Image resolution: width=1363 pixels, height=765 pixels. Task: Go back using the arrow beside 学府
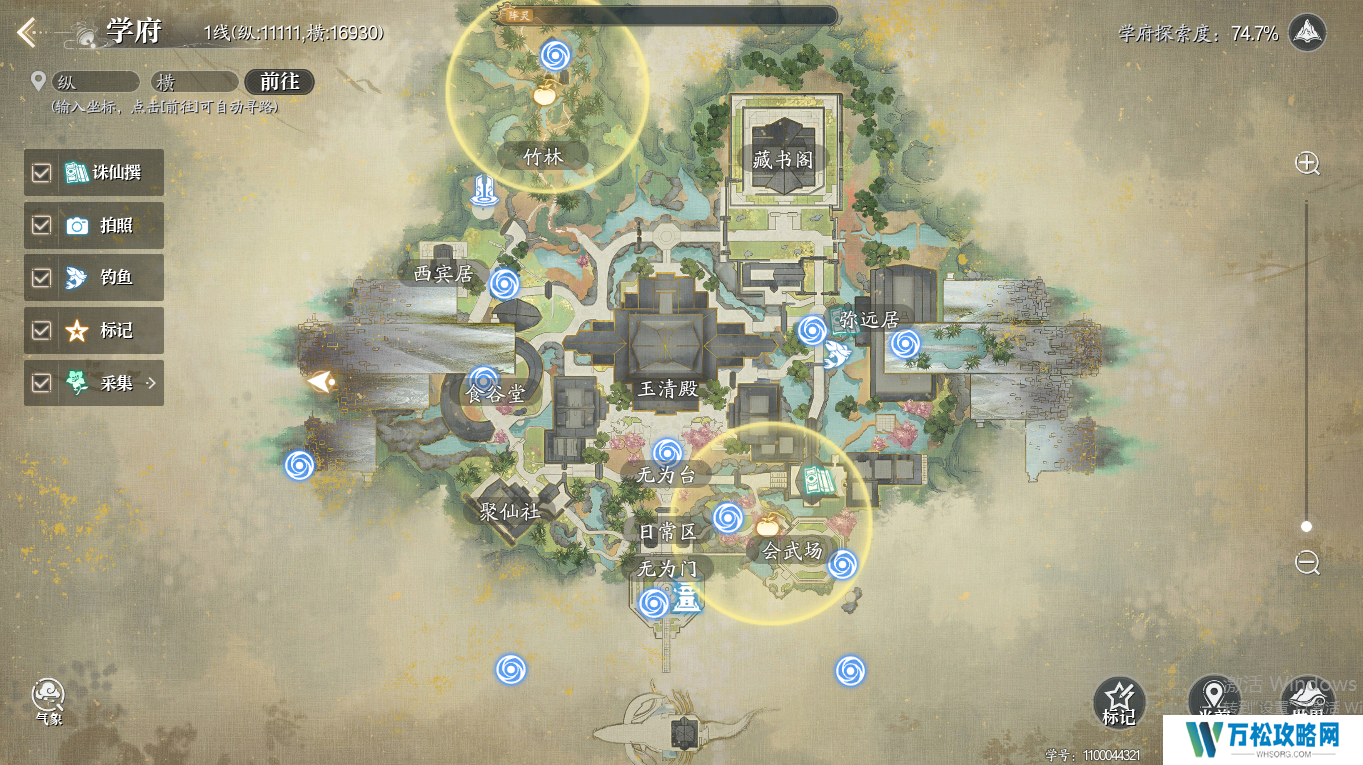click(27, 33)
